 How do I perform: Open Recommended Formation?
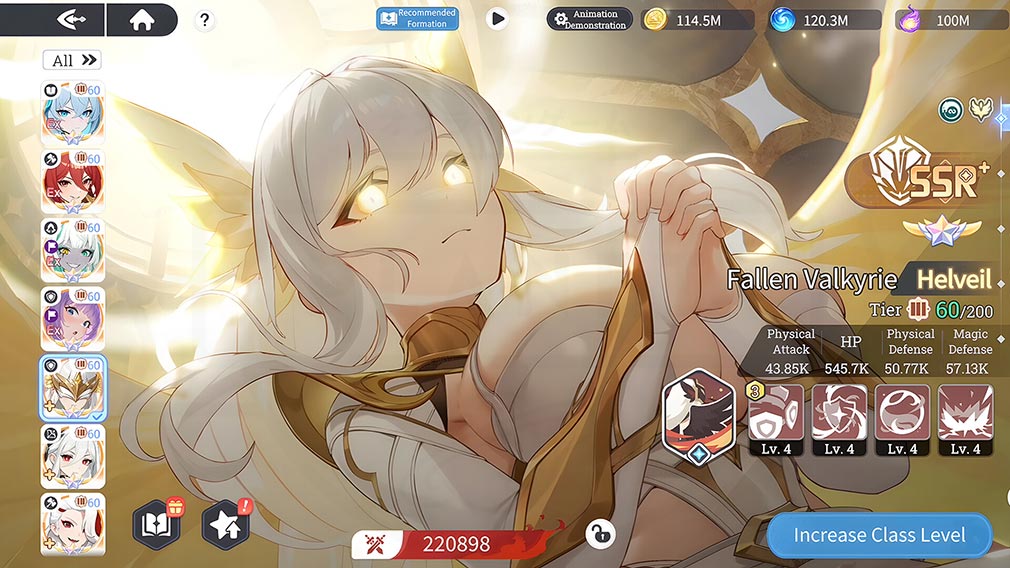coord(417,18)
